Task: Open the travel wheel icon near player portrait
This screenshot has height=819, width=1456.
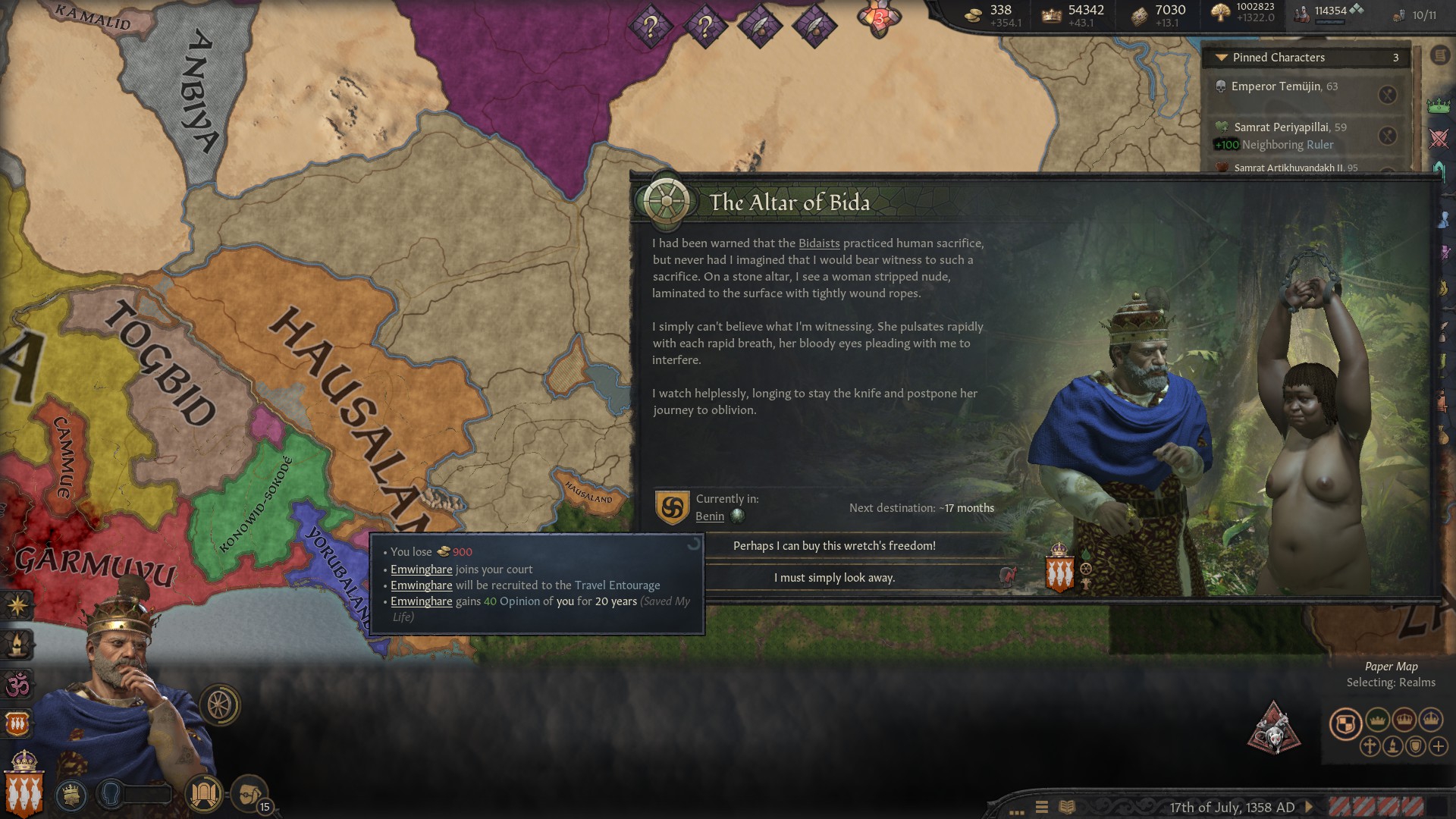Action: tap(220, 705)
